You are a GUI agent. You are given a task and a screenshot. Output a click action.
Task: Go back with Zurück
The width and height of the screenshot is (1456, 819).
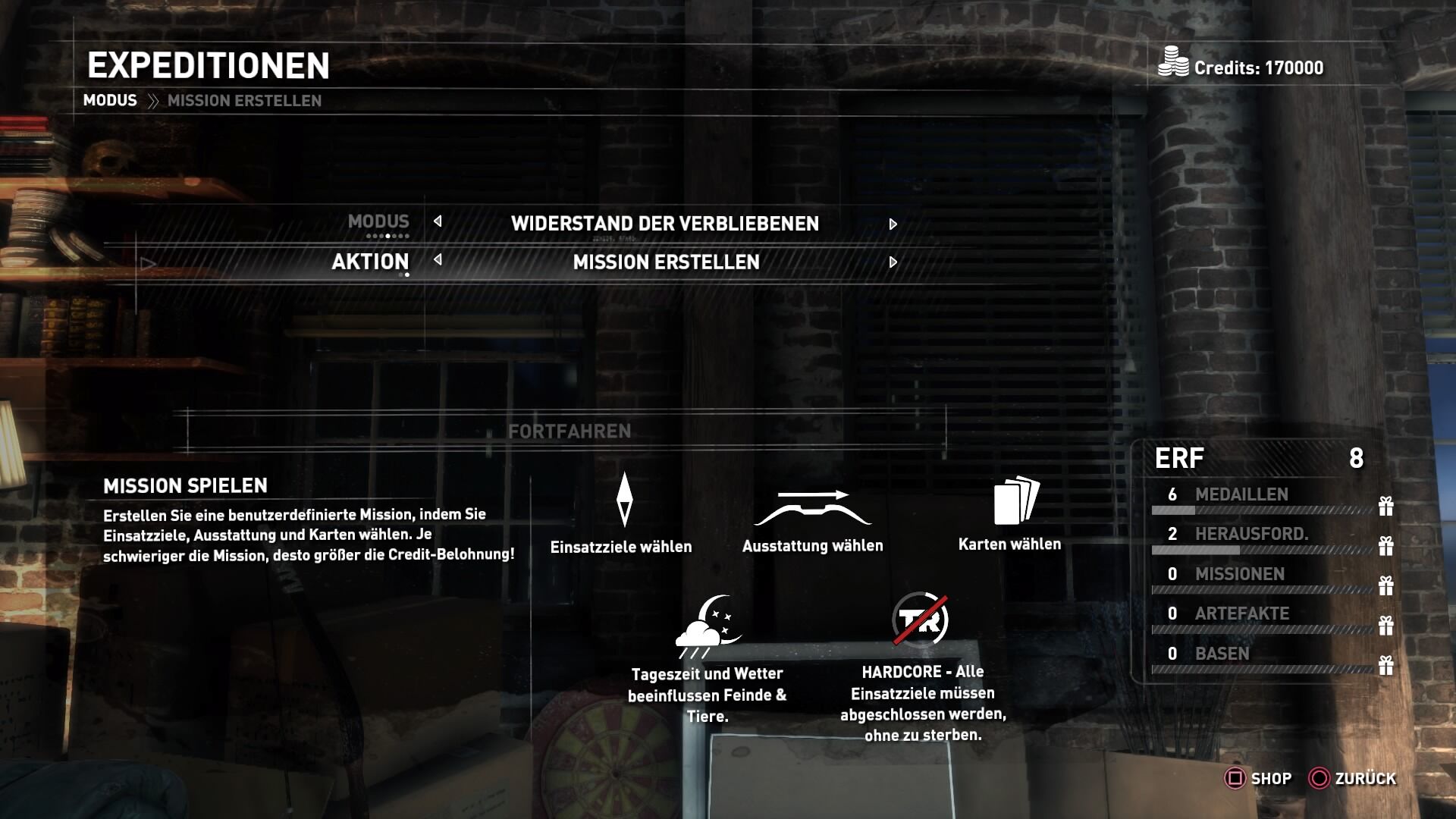tap(1353, 779)
